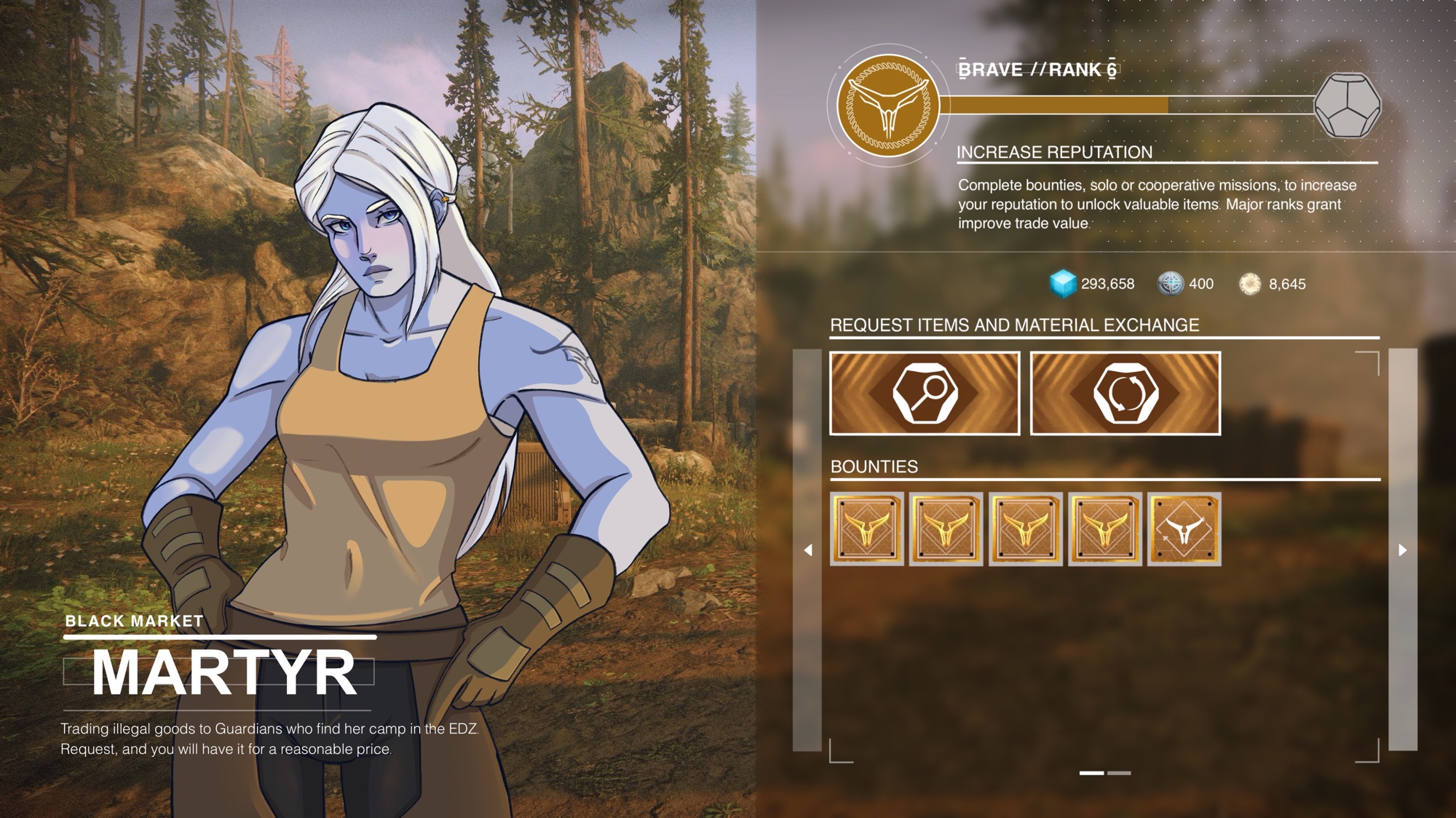Select the white horned bounty icon
1456x818 pixels.
pyautogui.click(x=1184, y=529)
